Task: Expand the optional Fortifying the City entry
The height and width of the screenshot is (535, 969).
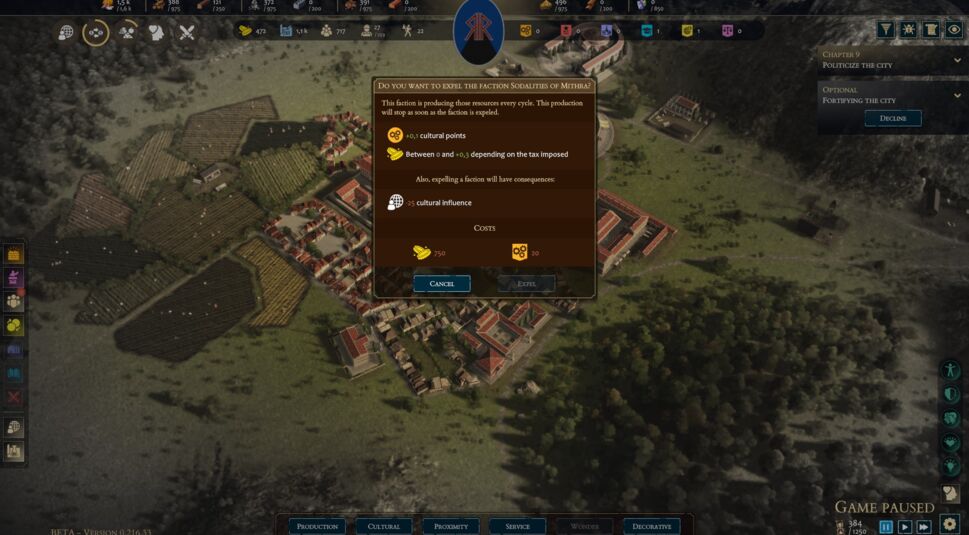Action: click(x=957, y=95)
